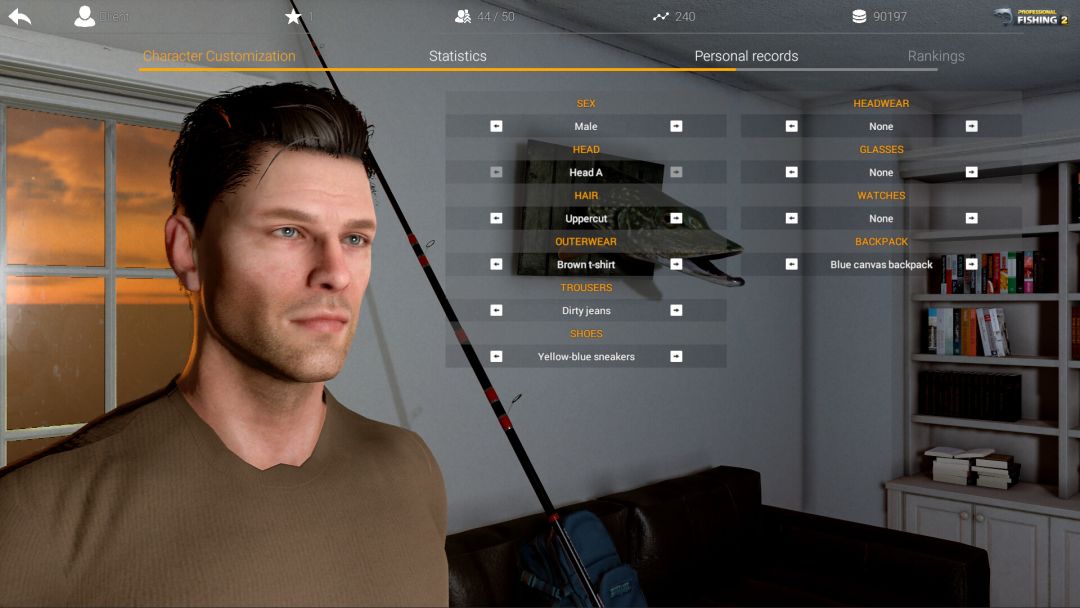Open the Personal records tab
1080x608 pixels.
746,56
